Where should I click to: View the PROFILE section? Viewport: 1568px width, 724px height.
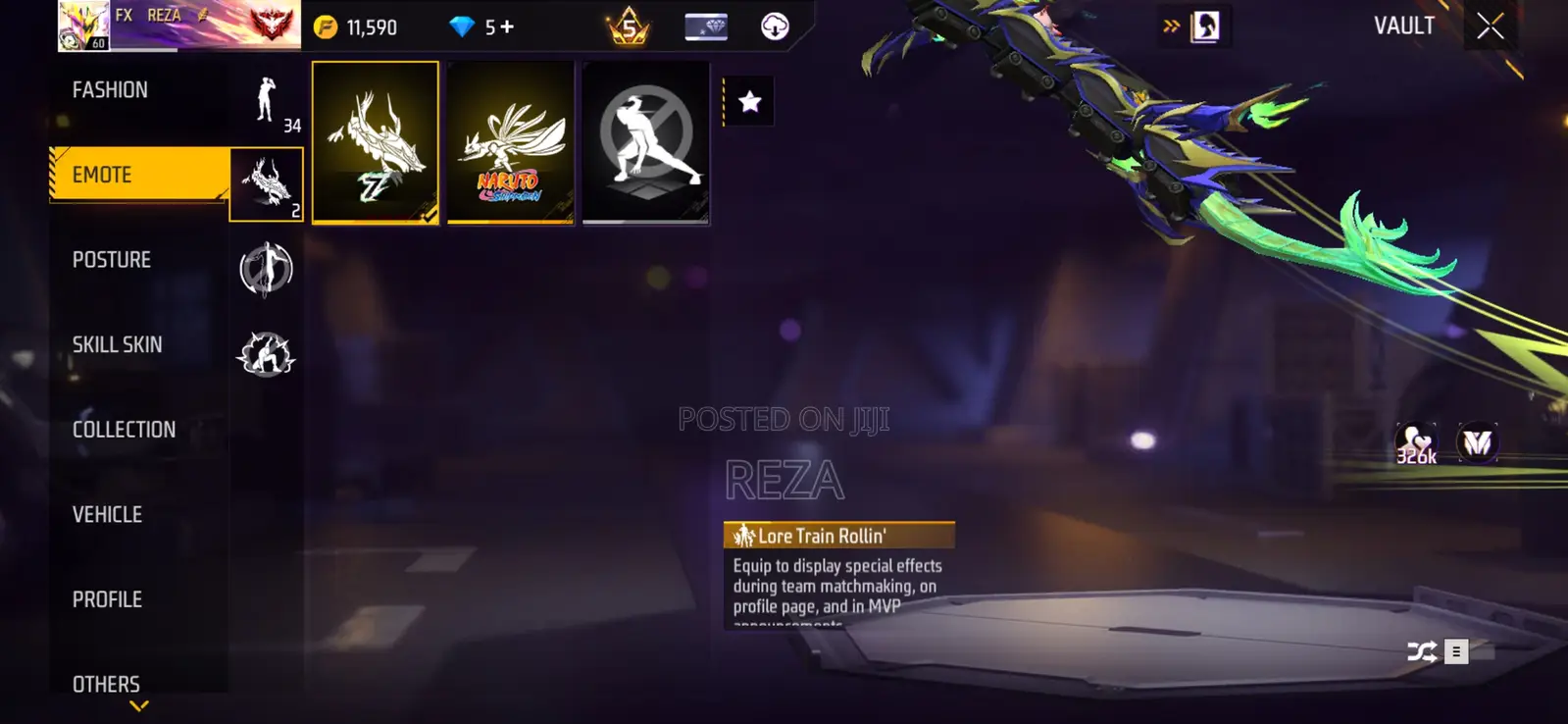point(105,598)
